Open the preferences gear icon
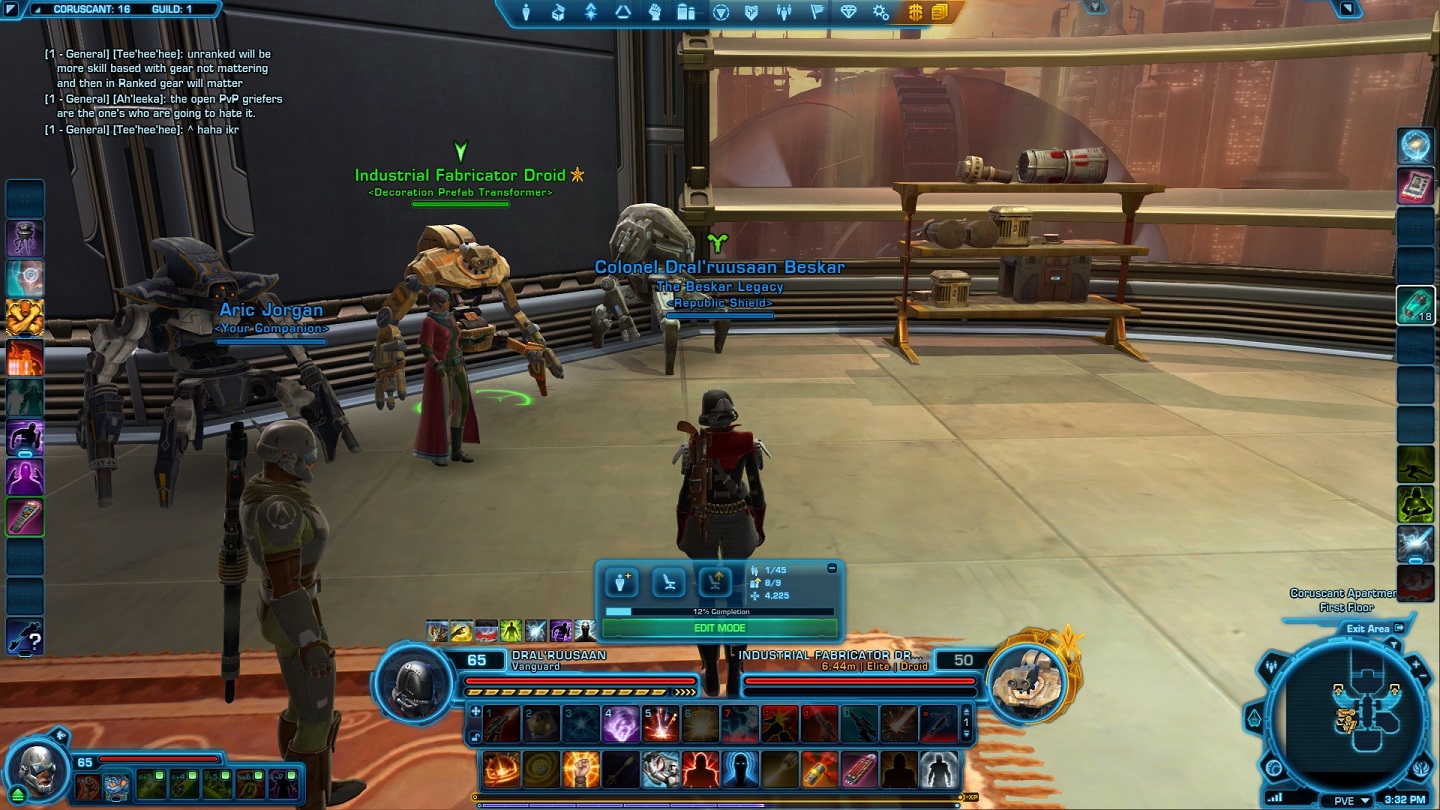 click(880, 12)
